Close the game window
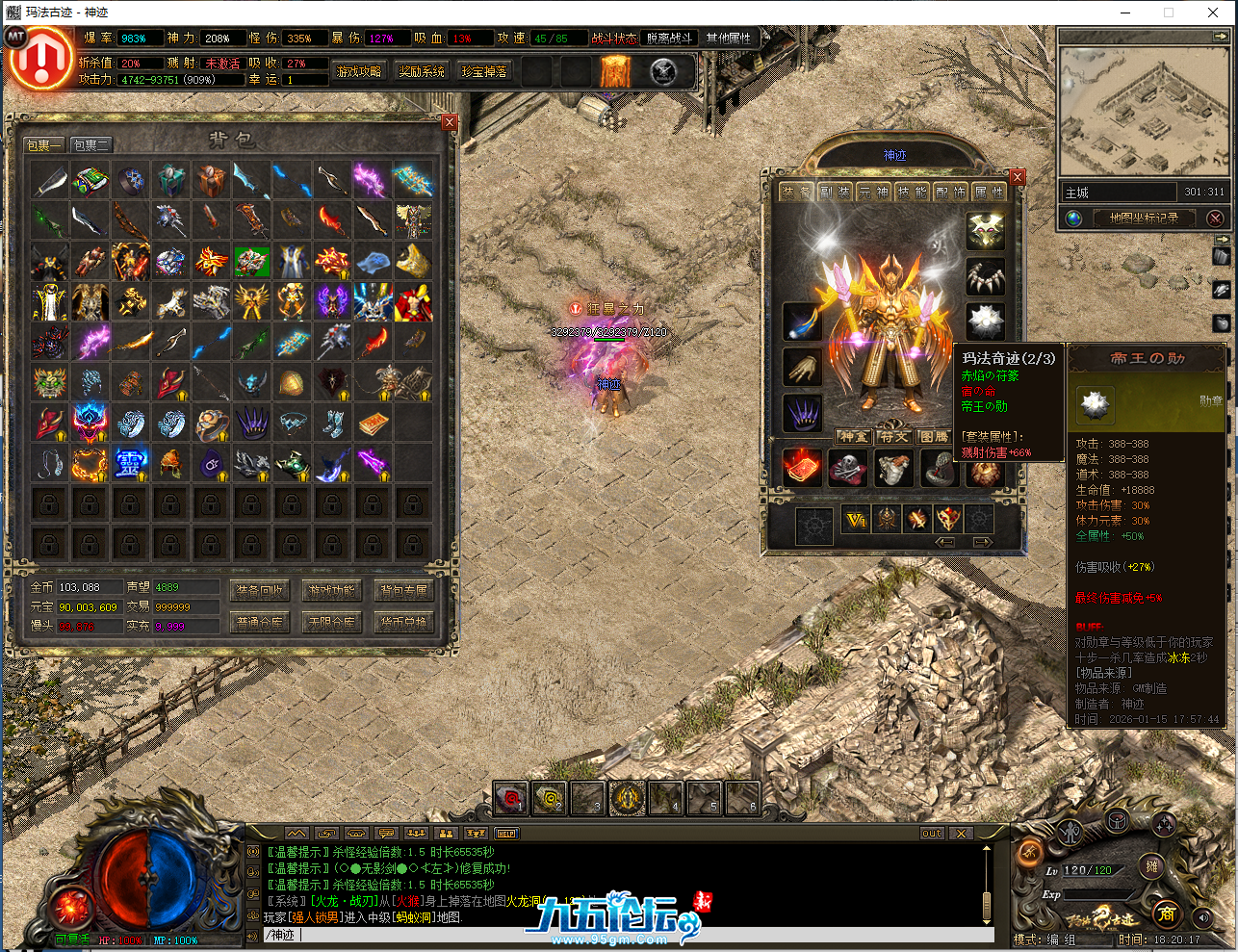The height and width of the screenshot is (952, 1238). 1213,13
